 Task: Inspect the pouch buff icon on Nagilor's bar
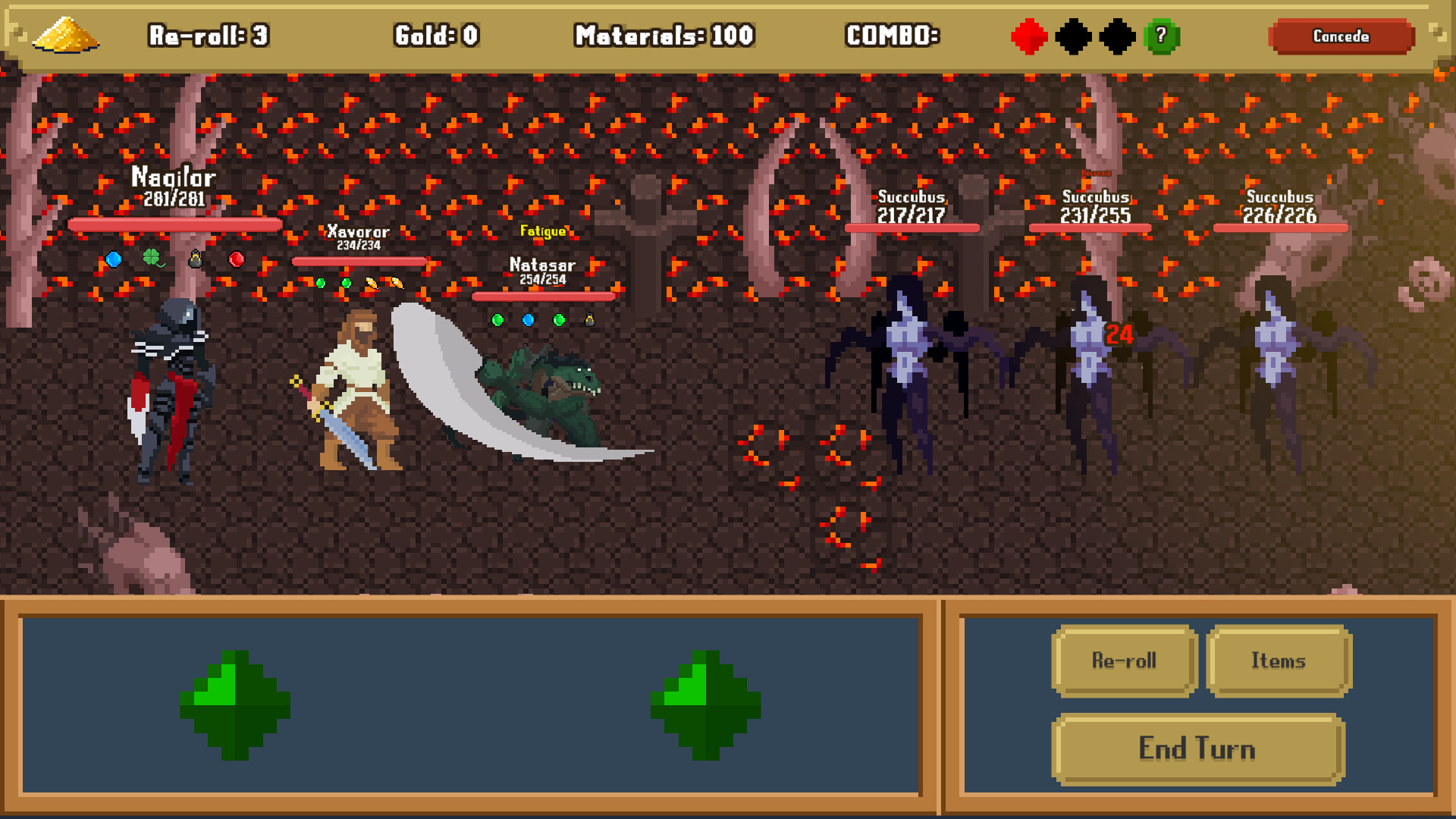coord(193,259)
